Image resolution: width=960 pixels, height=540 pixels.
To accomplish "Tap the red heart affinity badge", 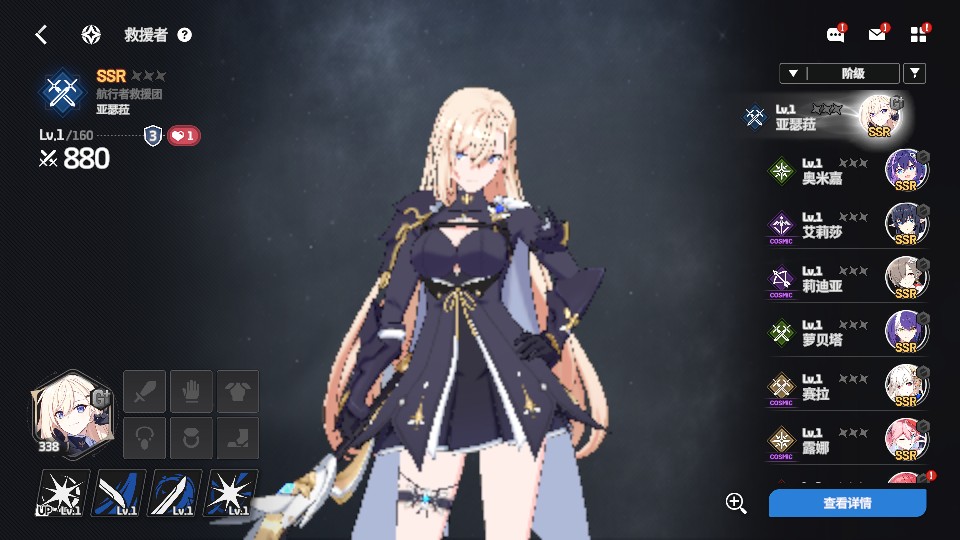I will tap(183, 136).
